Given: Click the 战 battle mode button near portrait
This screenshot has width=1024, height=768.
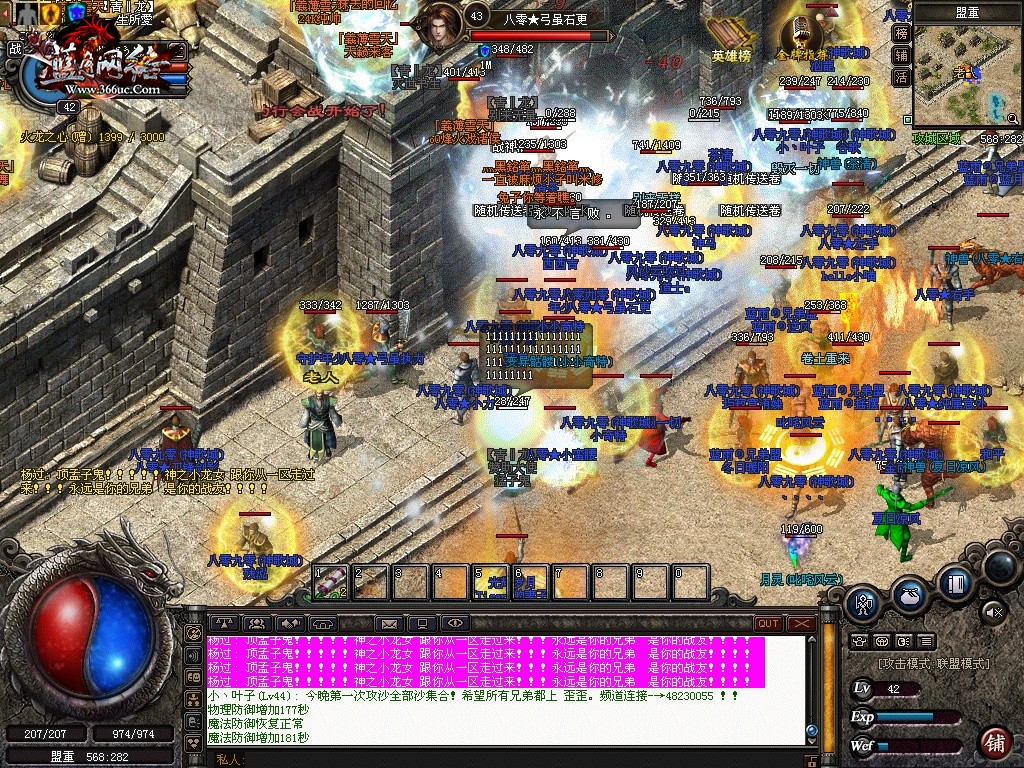Looking at the screenshot, I should [x=15, y=48].
